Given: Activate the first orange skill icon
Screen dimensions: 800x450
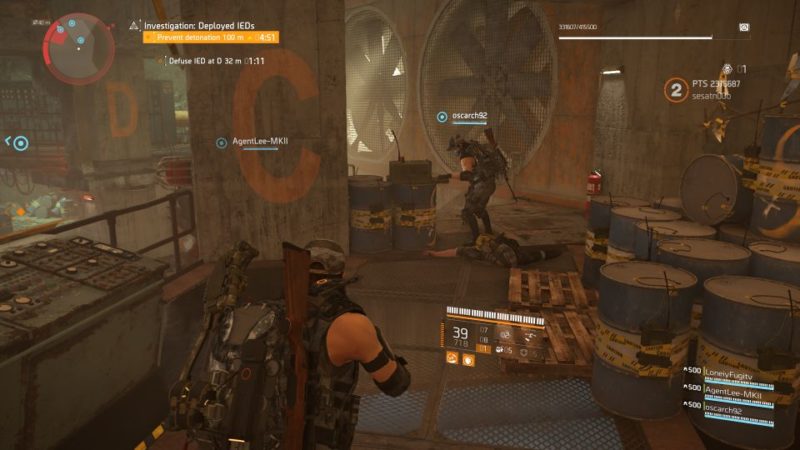Looking at the screenshot, I should point(450,358).
